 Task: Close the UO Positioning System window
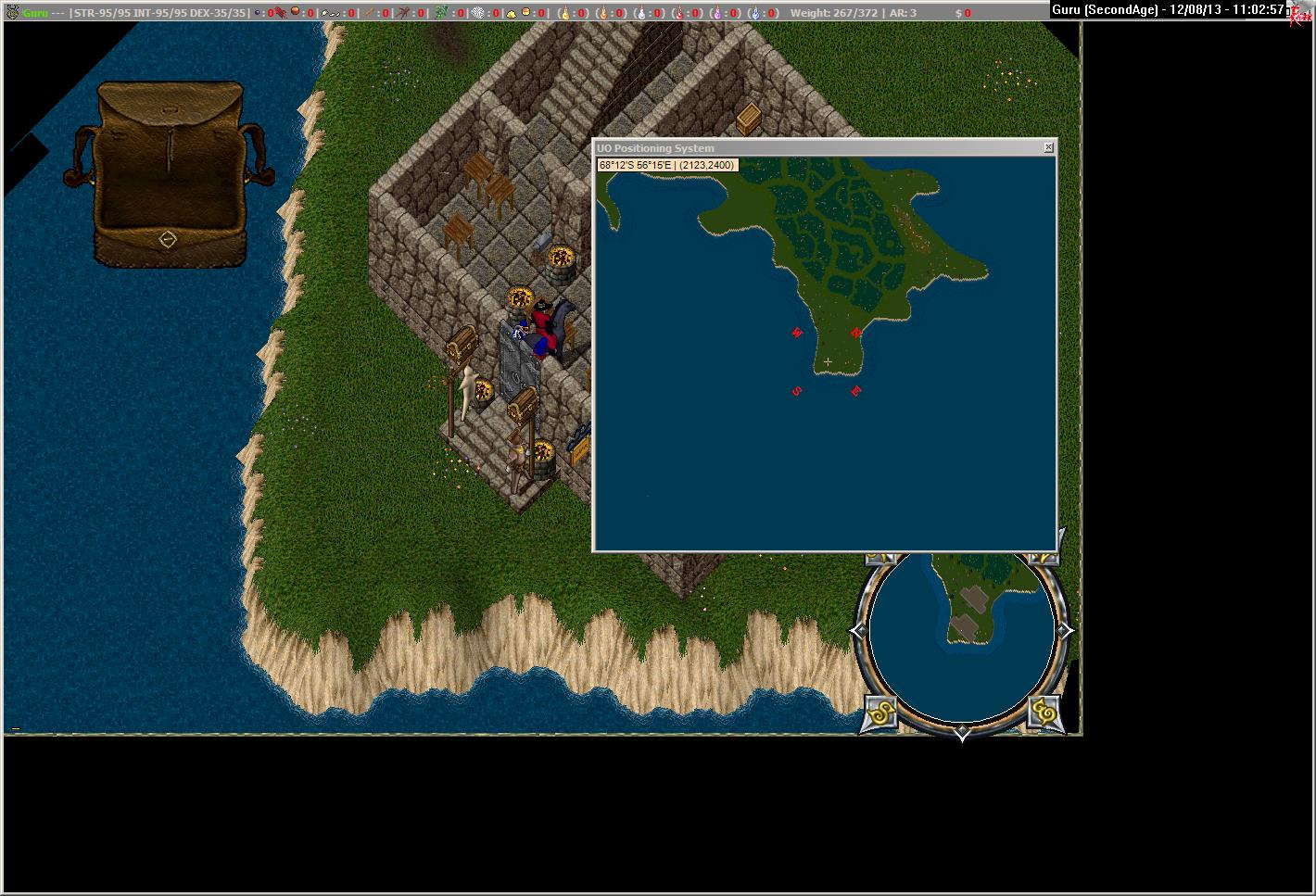(1048, 147)
